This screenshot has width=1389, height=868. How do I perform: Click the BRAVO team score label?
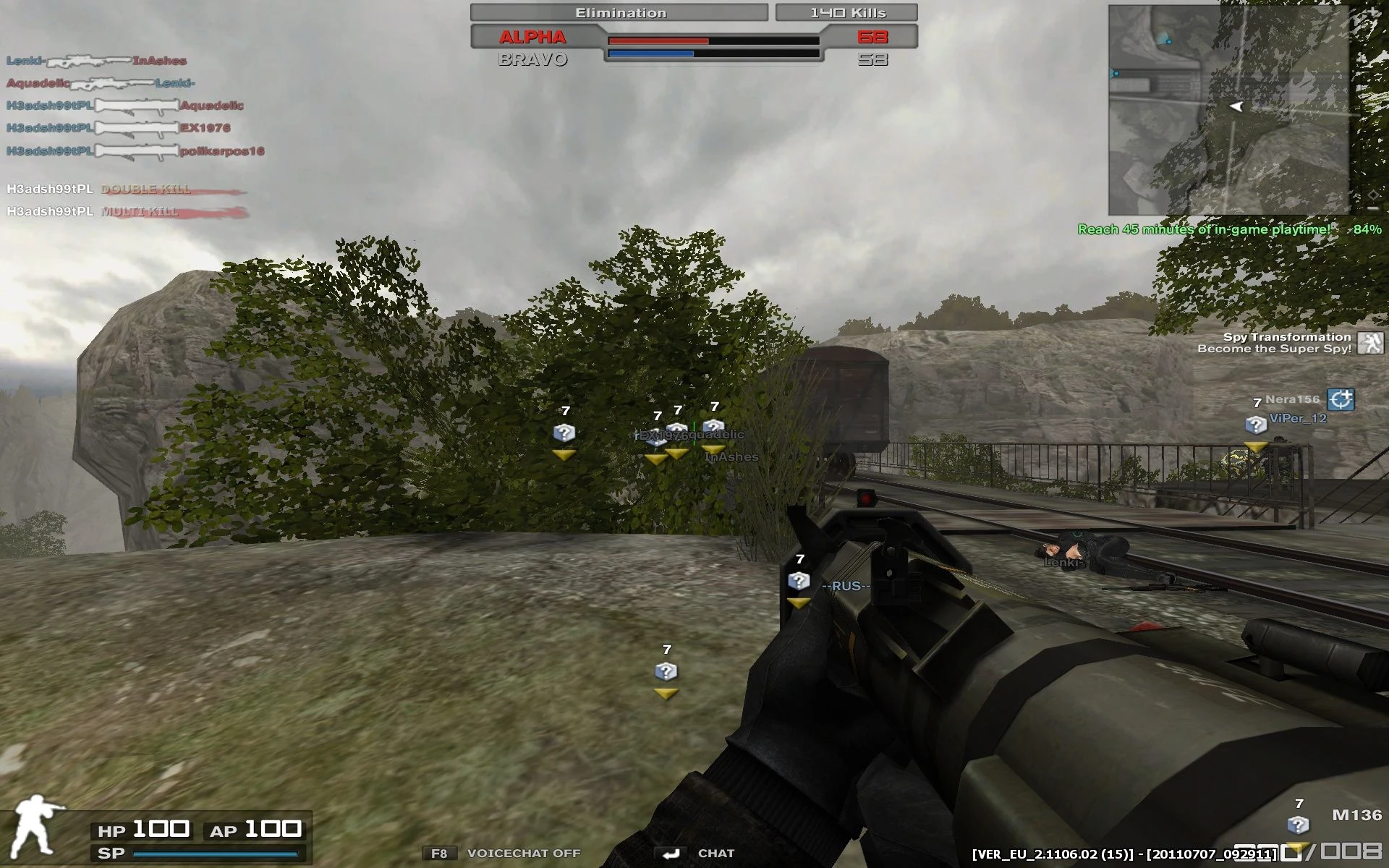[x=532, y=61]
